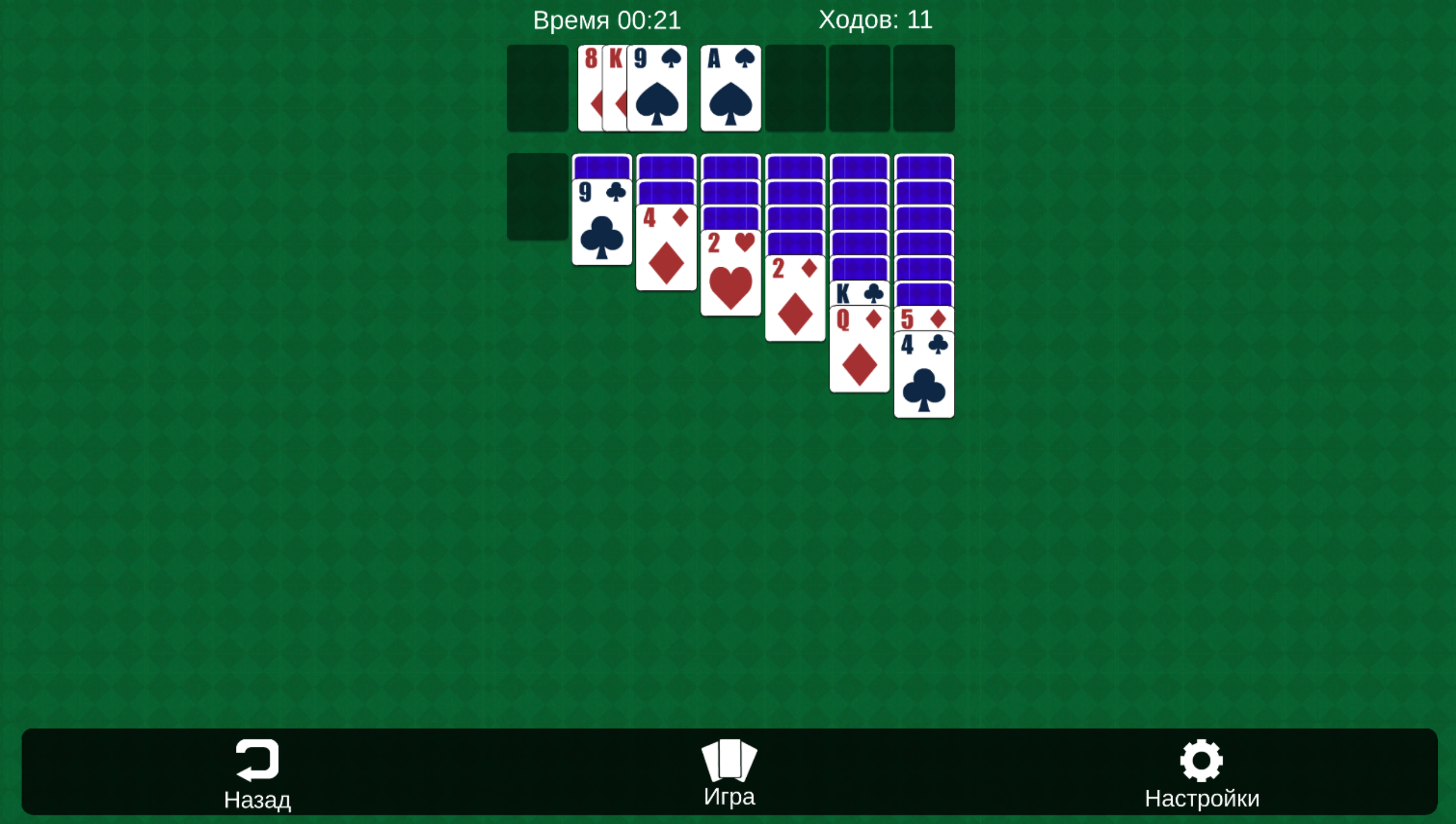Click the ace of spades foundation pile

[730, 89]
